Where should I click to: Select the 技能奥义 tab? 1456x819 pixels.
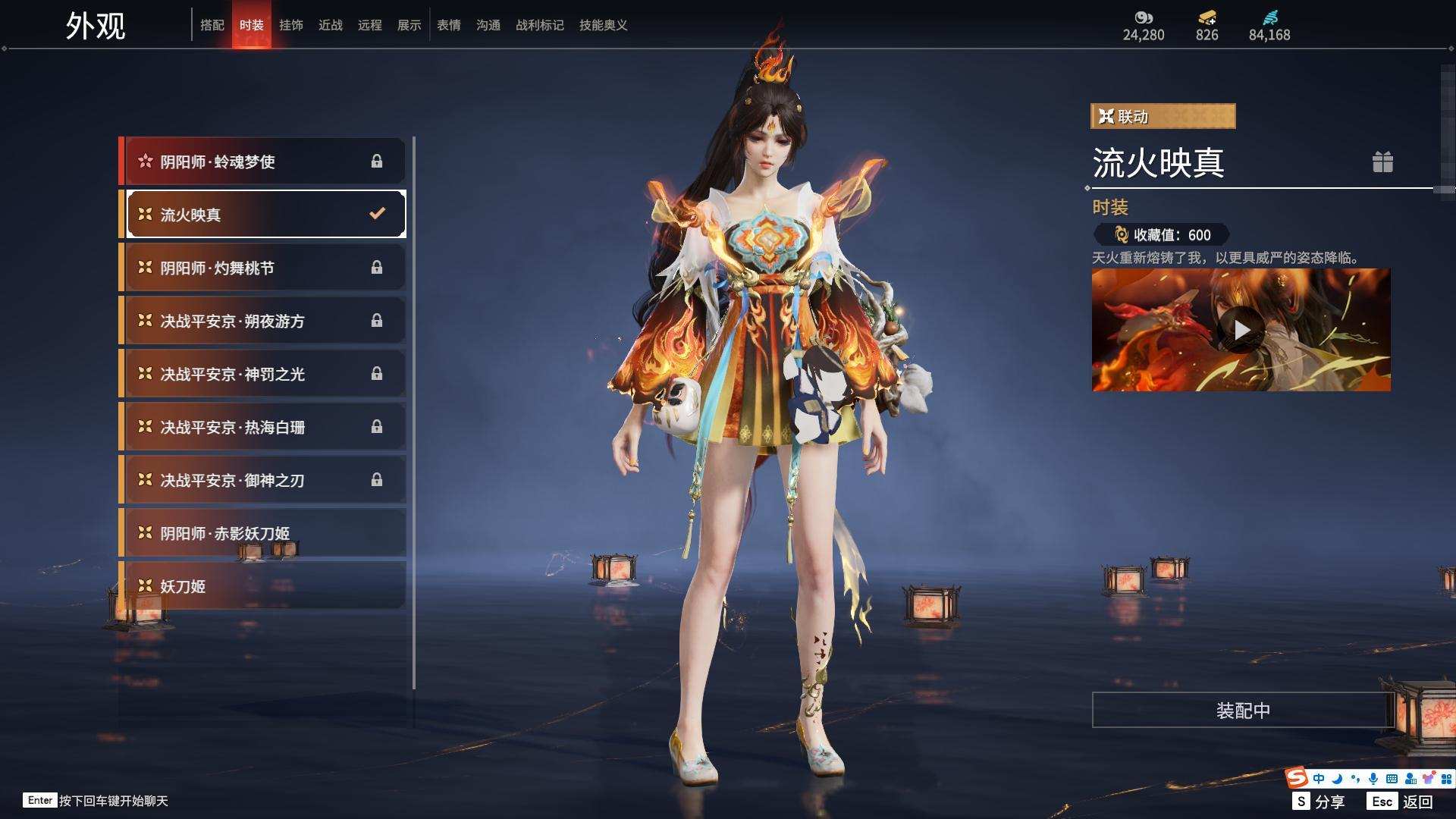pos(604,25)
